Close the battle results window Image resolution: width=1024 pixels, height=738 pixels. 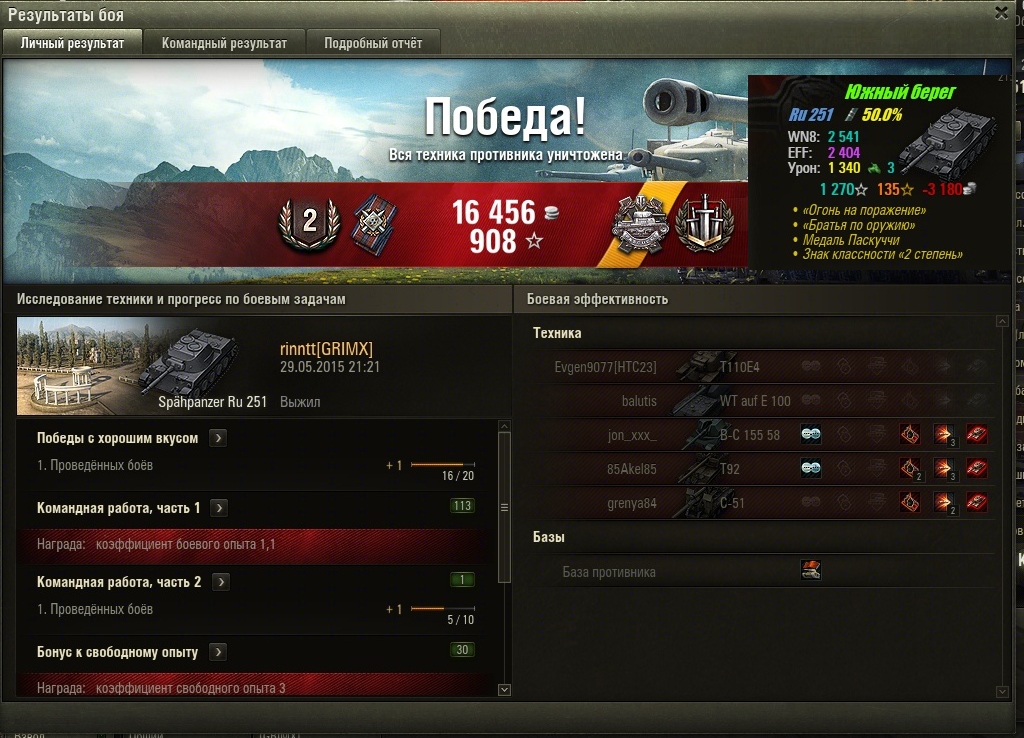pos(1001,13)
